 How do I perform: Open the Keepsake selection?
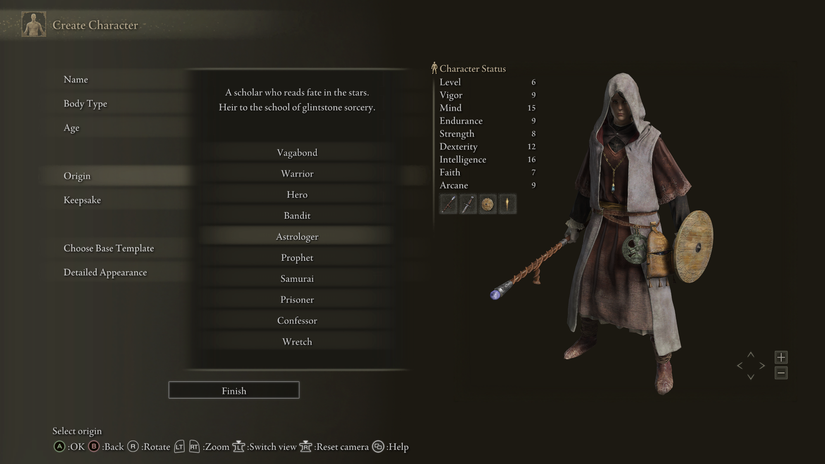[82, 200]
